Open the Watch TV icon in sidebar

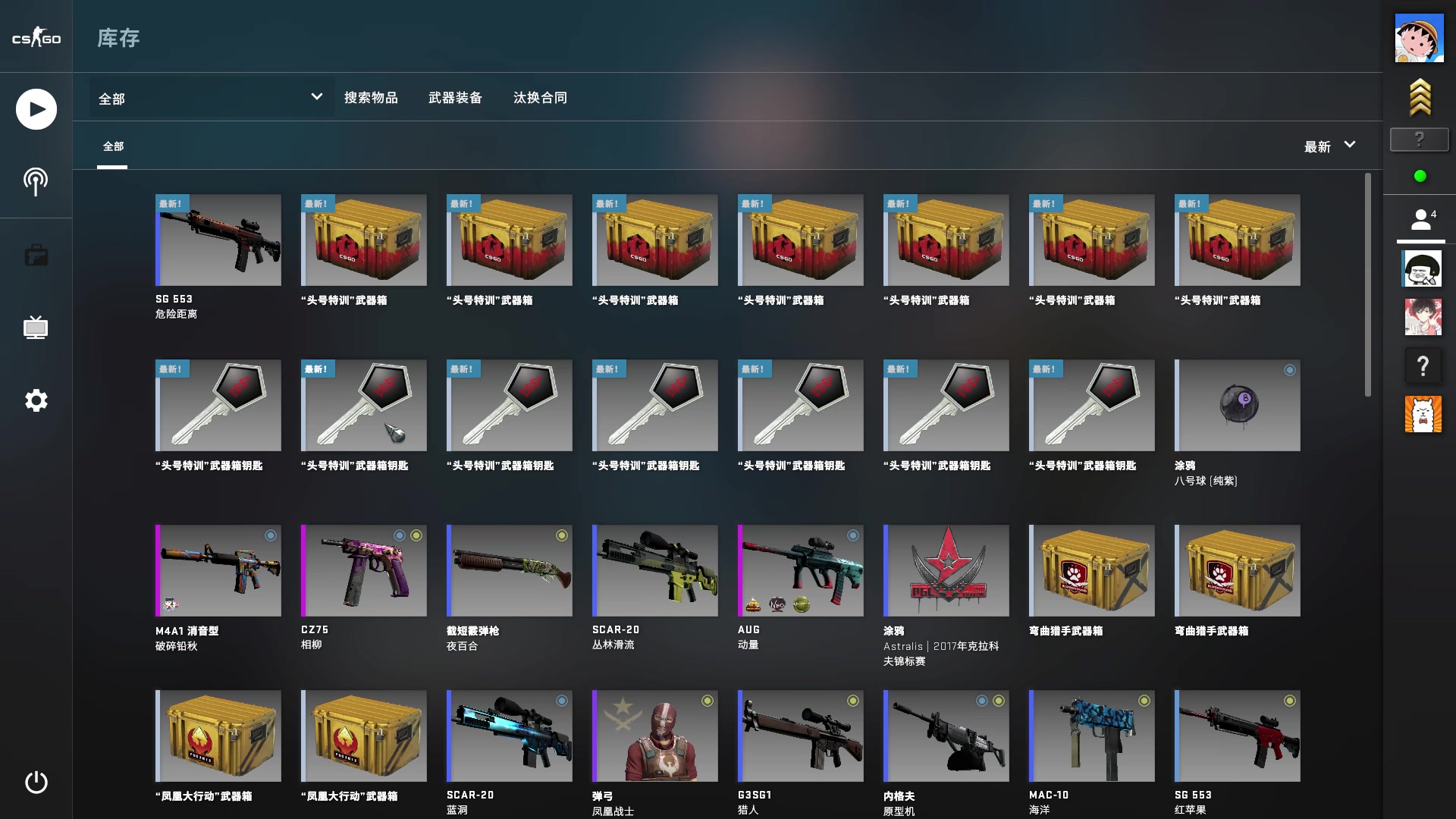coord(35,328)
